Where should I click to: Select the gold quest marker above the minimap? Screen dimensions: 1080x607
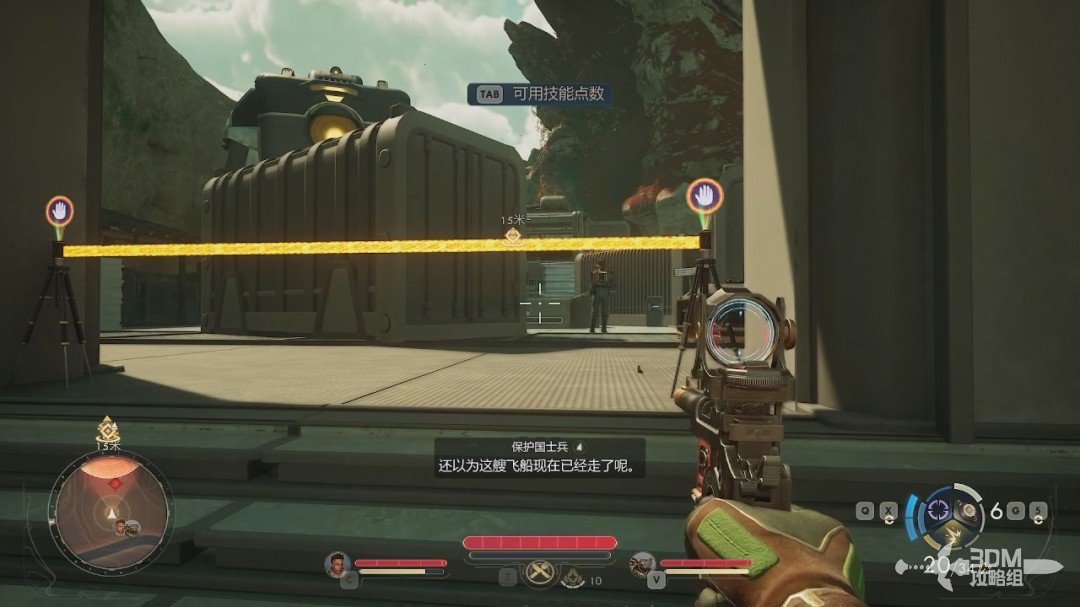pyautogui.click(x=107, y=429)
